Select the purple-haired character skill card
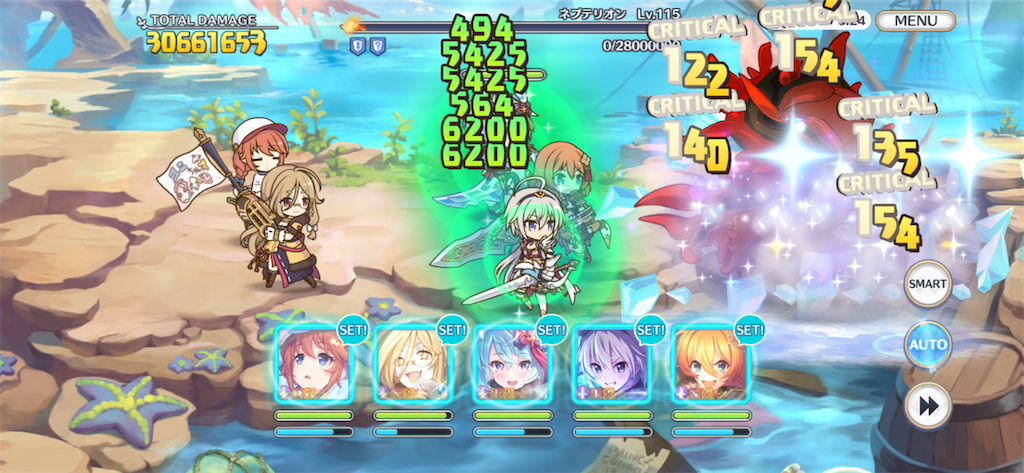Image resolution: width=1024 pixels, height=473 pixels. coord(612,364)
